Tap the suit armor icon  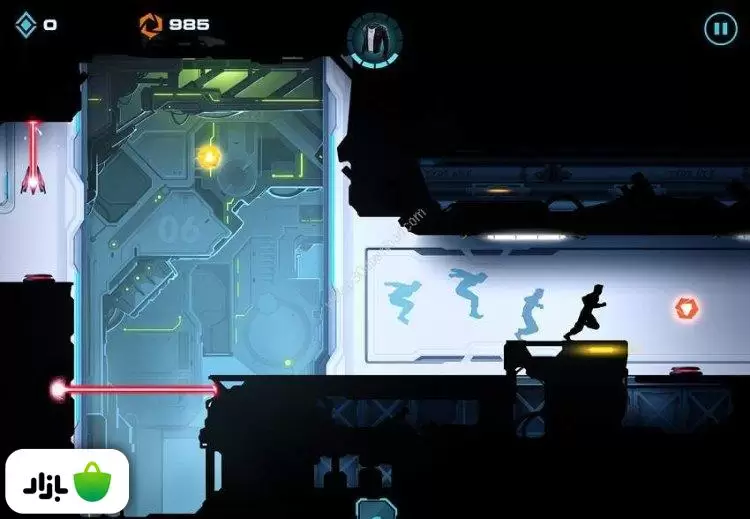point(373,37)
